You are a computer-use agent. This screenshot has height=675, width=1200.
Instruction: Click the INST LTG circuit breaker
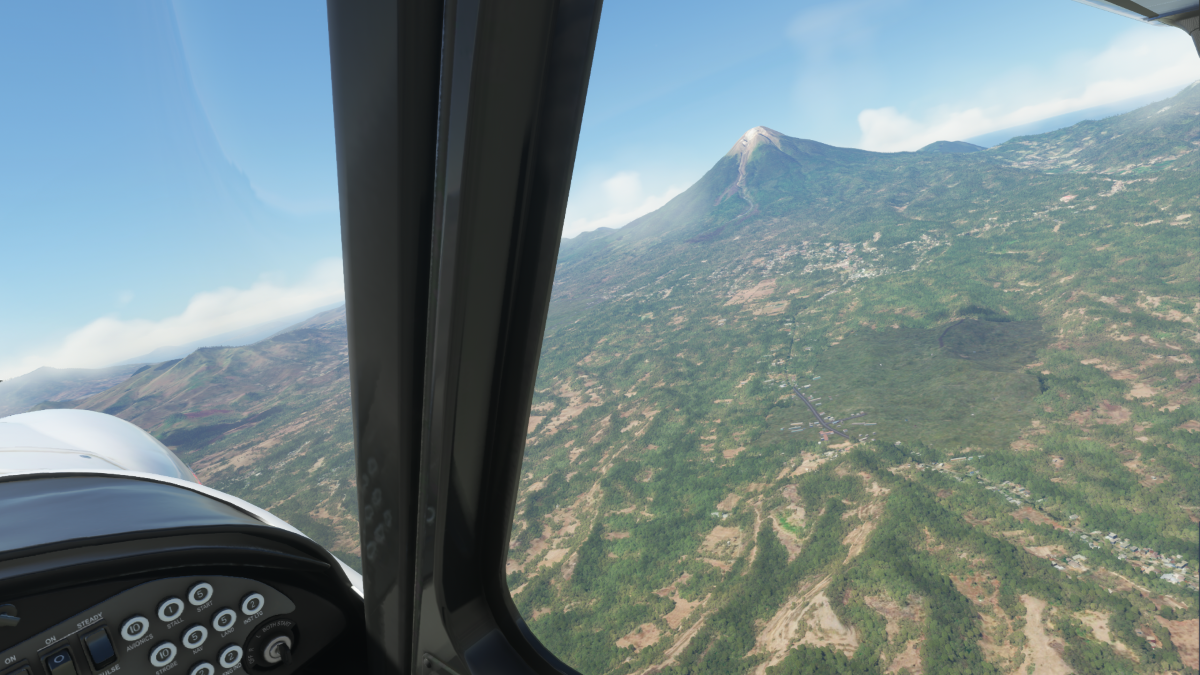253,604
